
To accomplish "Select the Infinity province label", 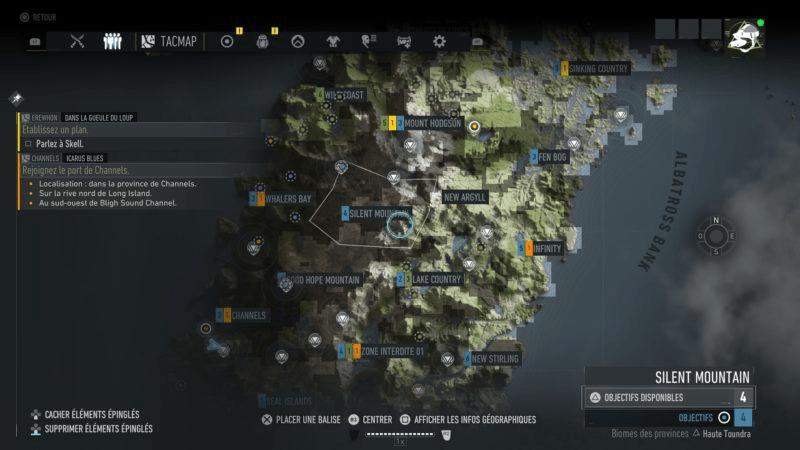I will (548, 248).
